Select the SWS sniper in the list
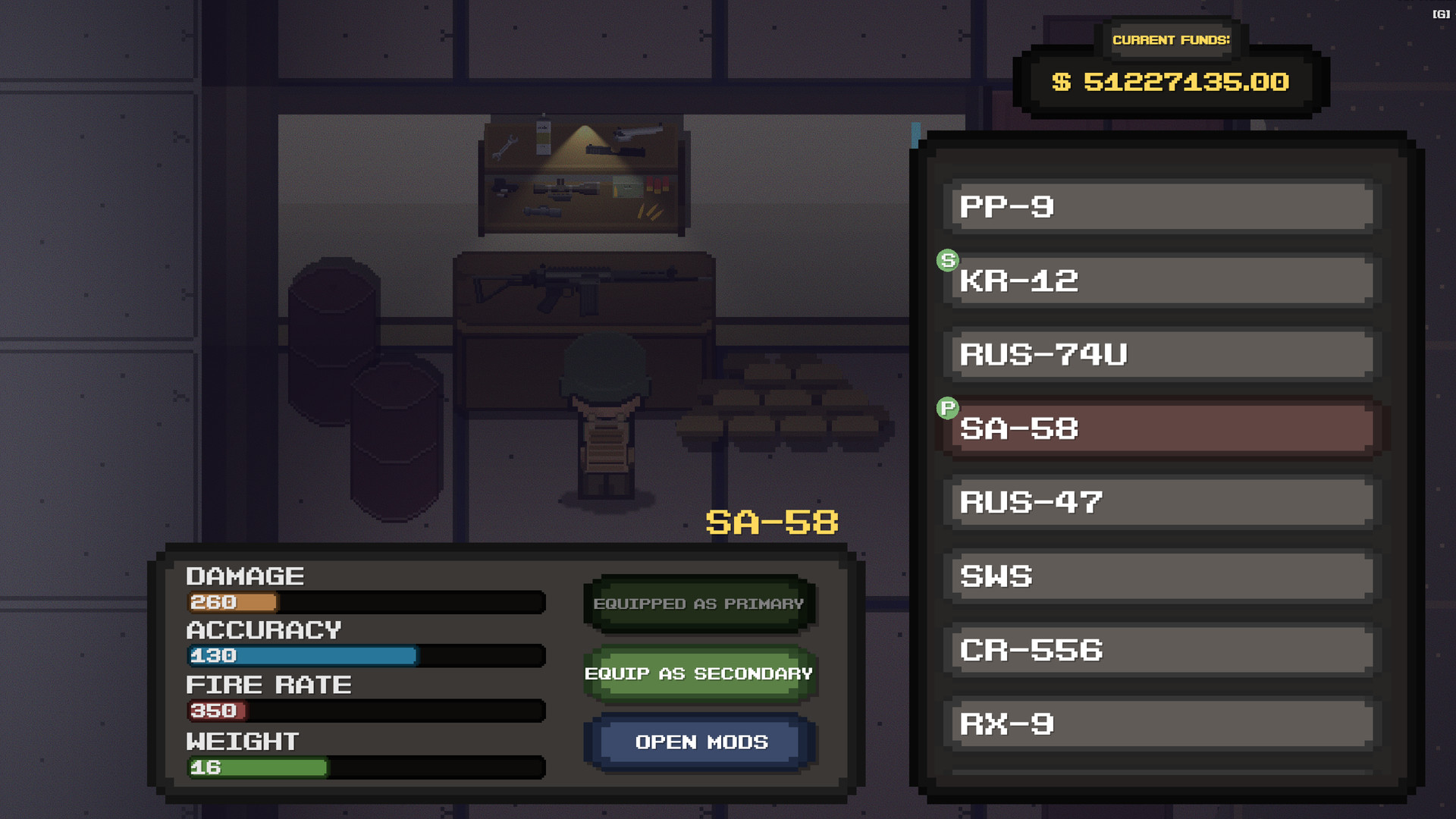 [x=1159, y=576]
